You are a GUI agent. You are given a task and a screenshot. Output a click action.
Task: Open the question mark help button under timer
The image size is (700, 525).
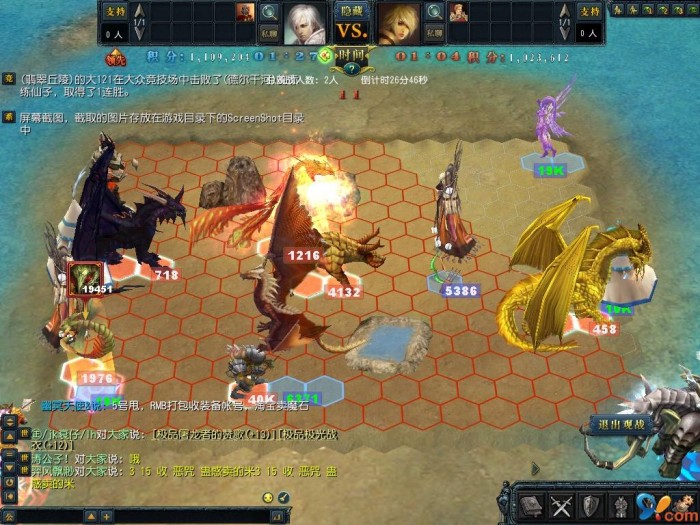point(351,69)
